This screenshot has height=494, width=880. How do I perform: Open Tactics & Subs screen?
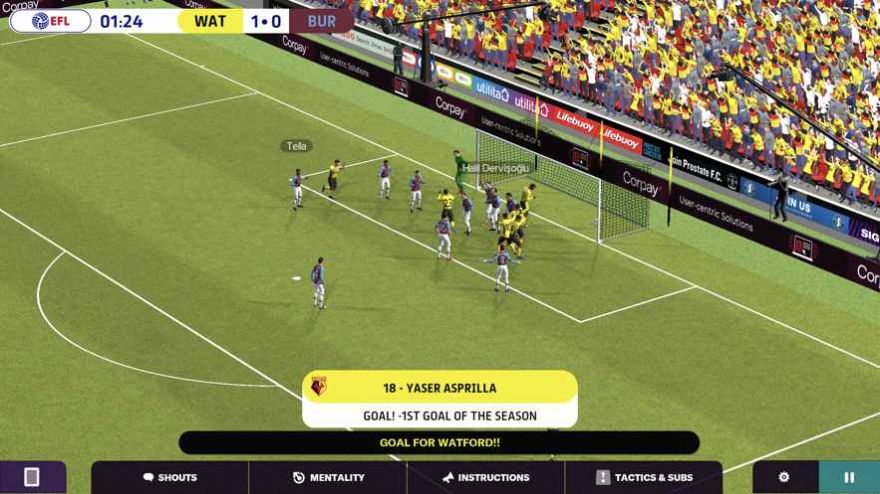643,477
